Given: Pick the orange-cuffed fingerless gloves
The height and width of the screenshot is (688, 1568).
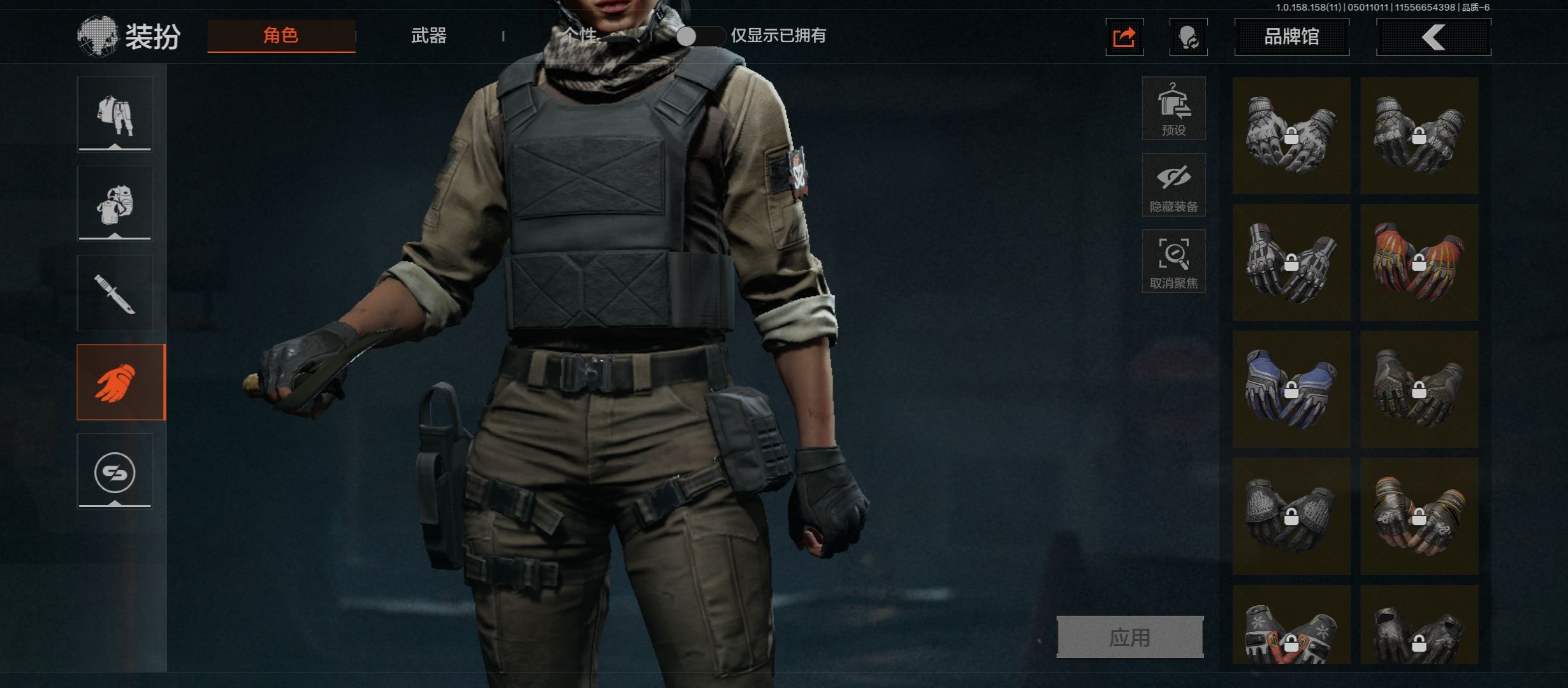Looking at the screenshot, I should [1419, 516].
